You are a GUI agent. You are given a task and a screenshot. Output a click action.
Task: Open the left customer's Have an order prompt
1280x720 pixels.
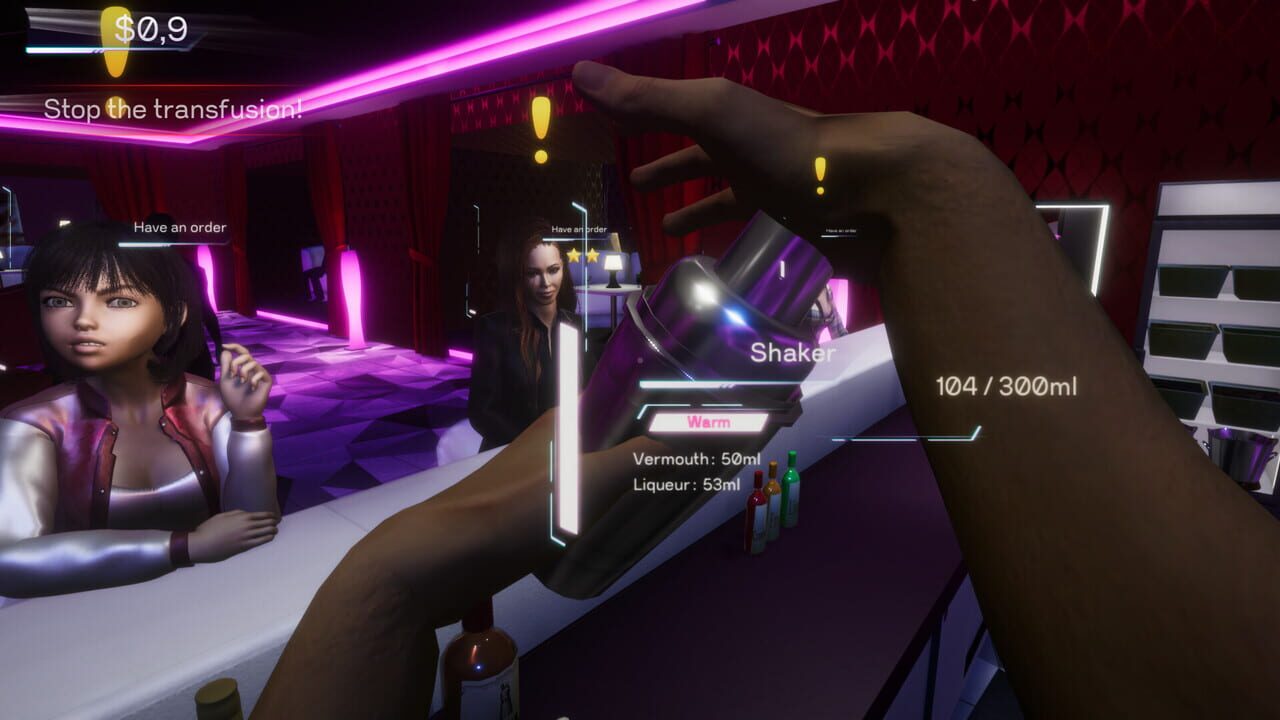[x=178, y=225]
